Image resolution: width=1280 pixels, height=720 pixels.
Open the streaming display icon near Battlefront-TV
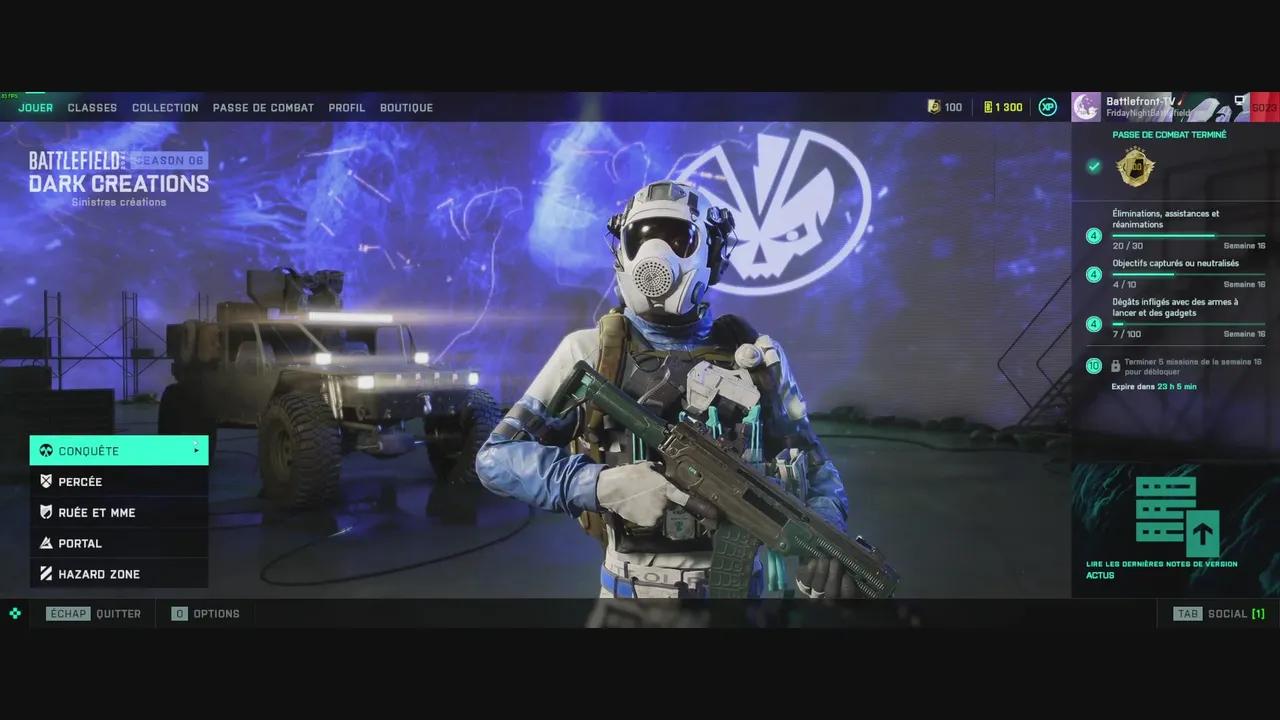1240,100
